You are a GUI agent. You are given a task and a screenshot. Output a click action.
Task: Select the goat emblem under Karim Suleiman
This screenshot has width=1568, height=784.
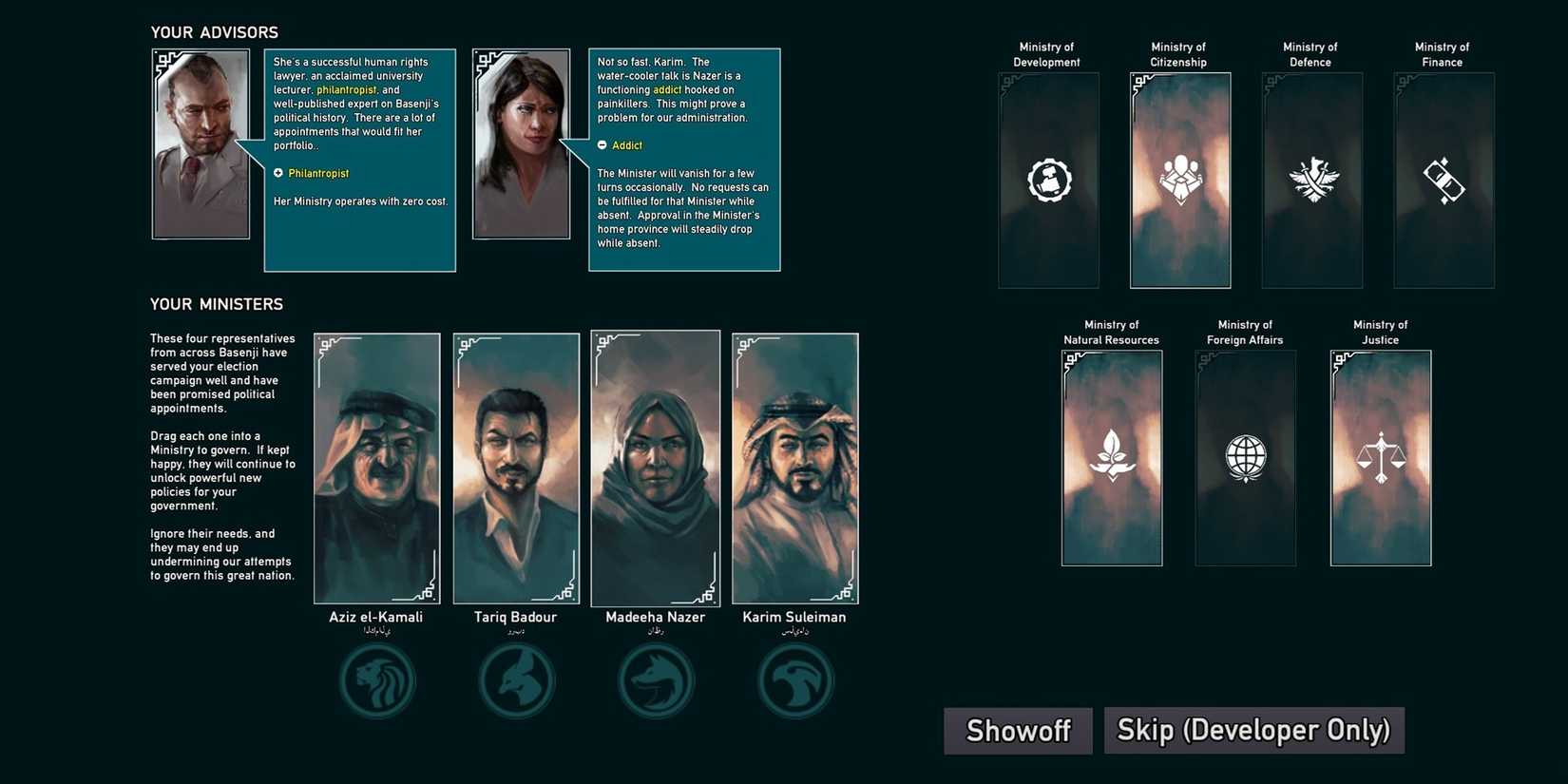[795, 679]
